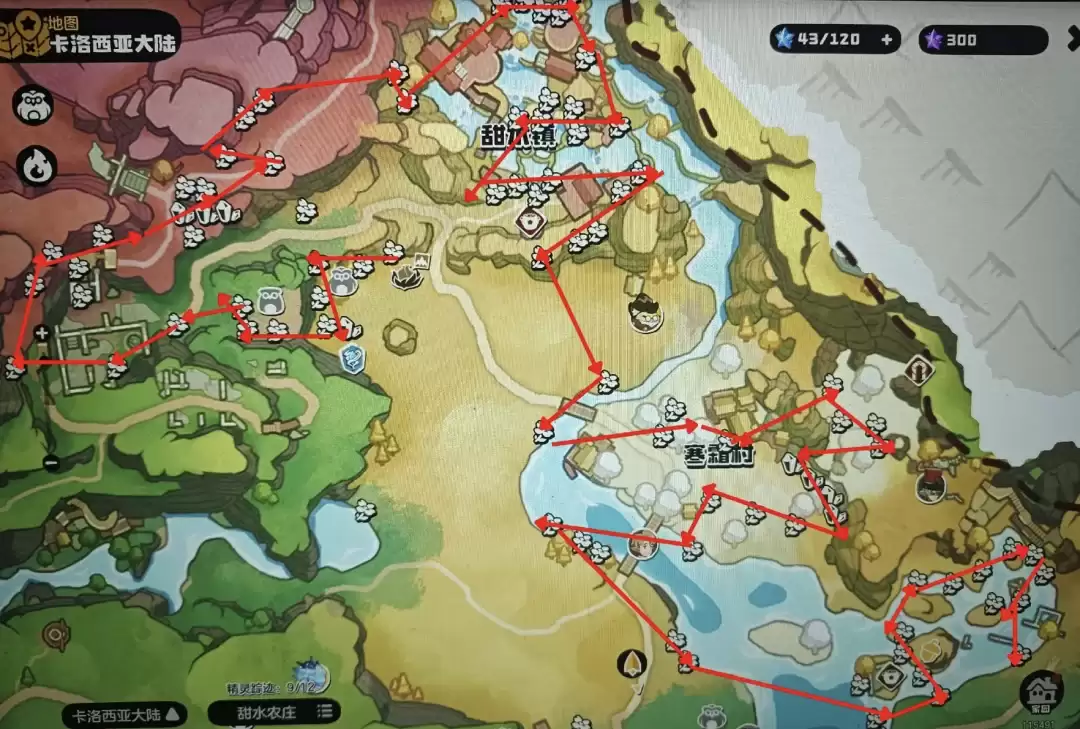The image size is (1080, 729).
Task: Click the mustached NPC portrait marker
Action: 645,316
